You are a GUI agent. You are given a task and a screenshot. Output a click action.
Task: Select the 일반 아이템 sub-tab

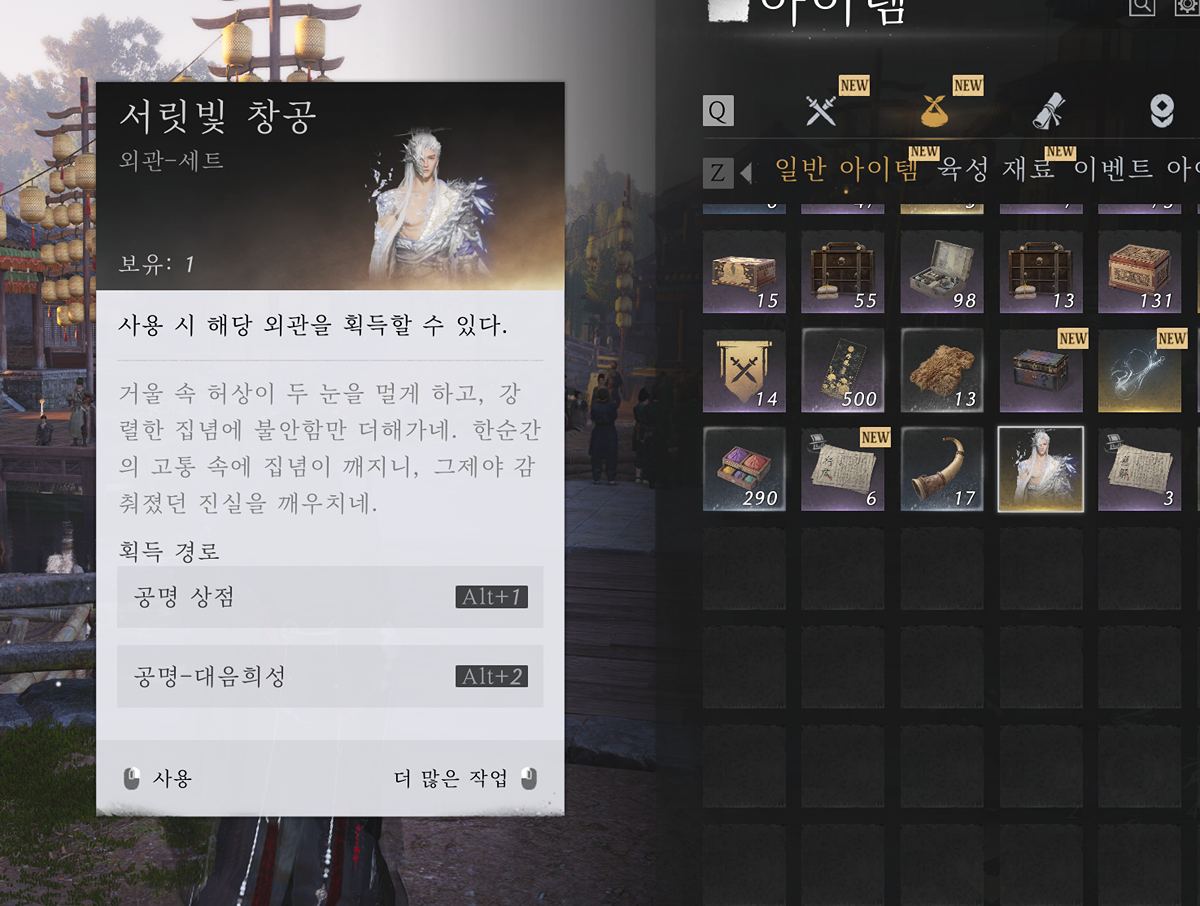click(846, 169)
